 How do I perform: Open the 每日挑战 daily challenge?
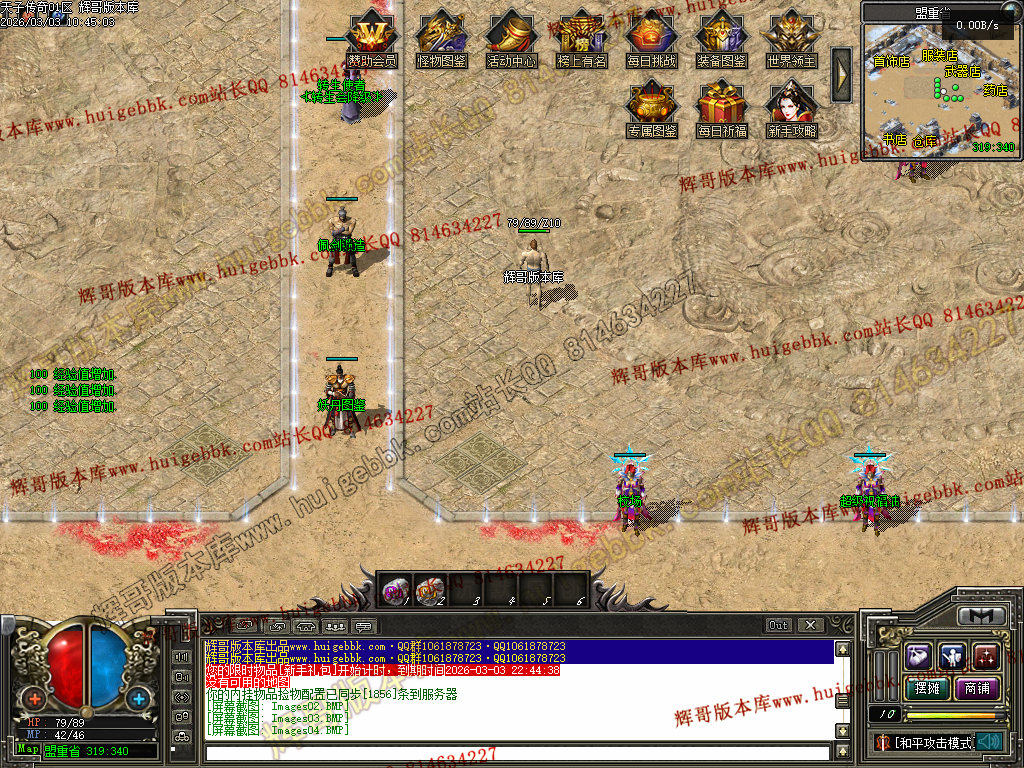click(651, 35)
